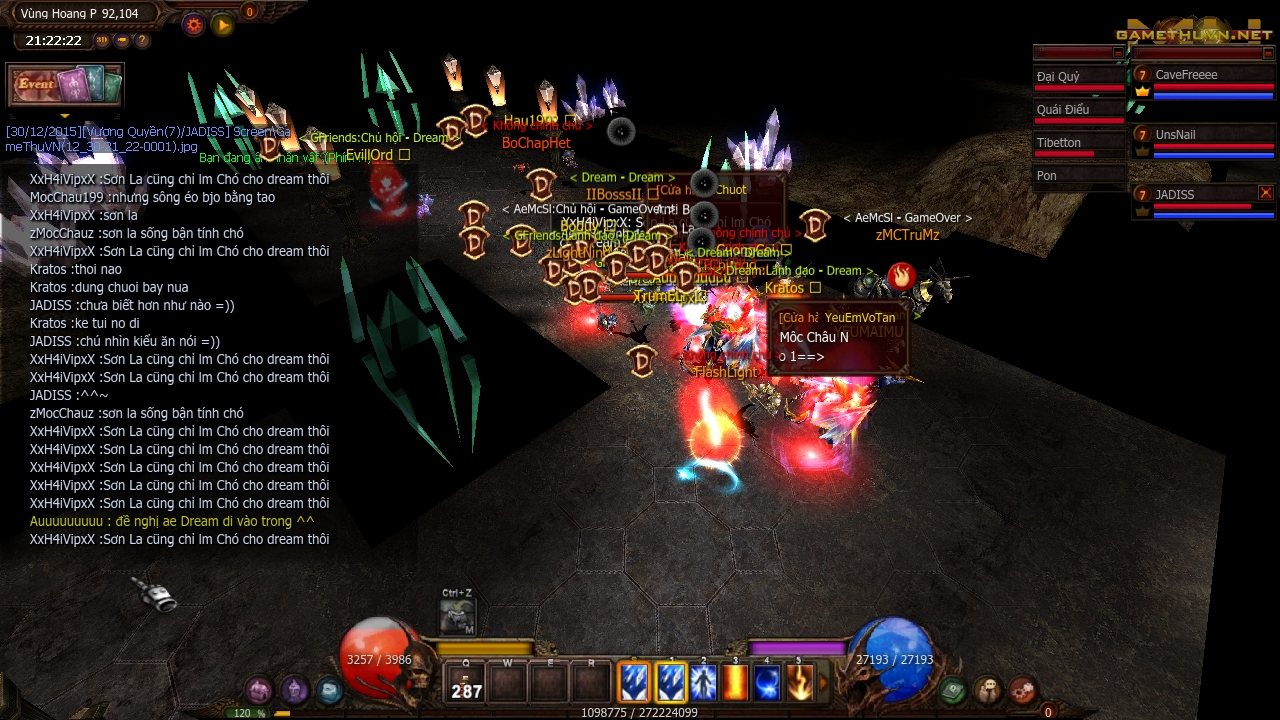Activate the flame pillar skill in slot 3
The width and height of the screenshot is (1280, 720).
[x=735, y=683]
